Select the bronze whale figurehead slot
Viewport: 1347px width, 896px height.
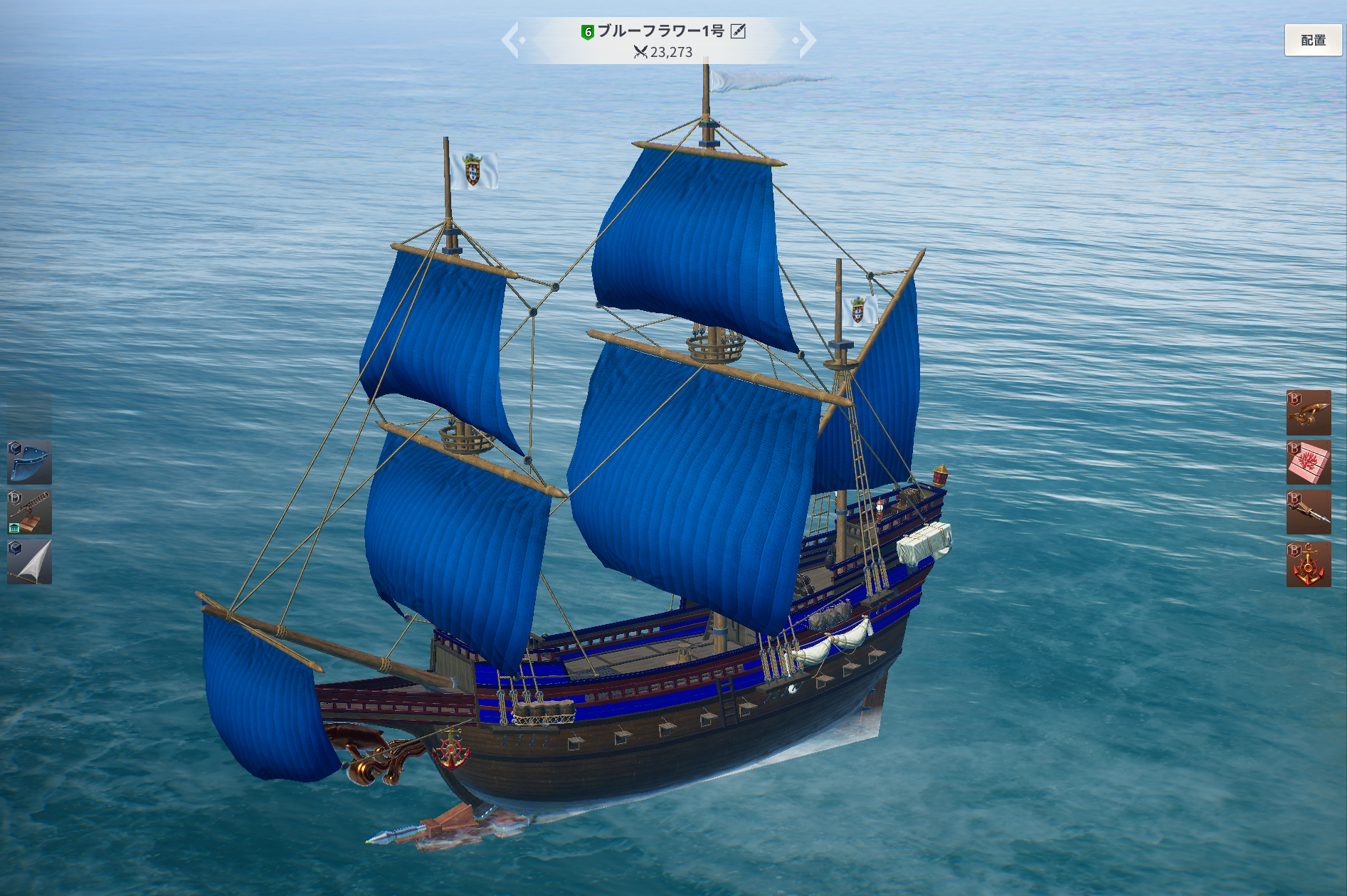[x=1308, y=413]
